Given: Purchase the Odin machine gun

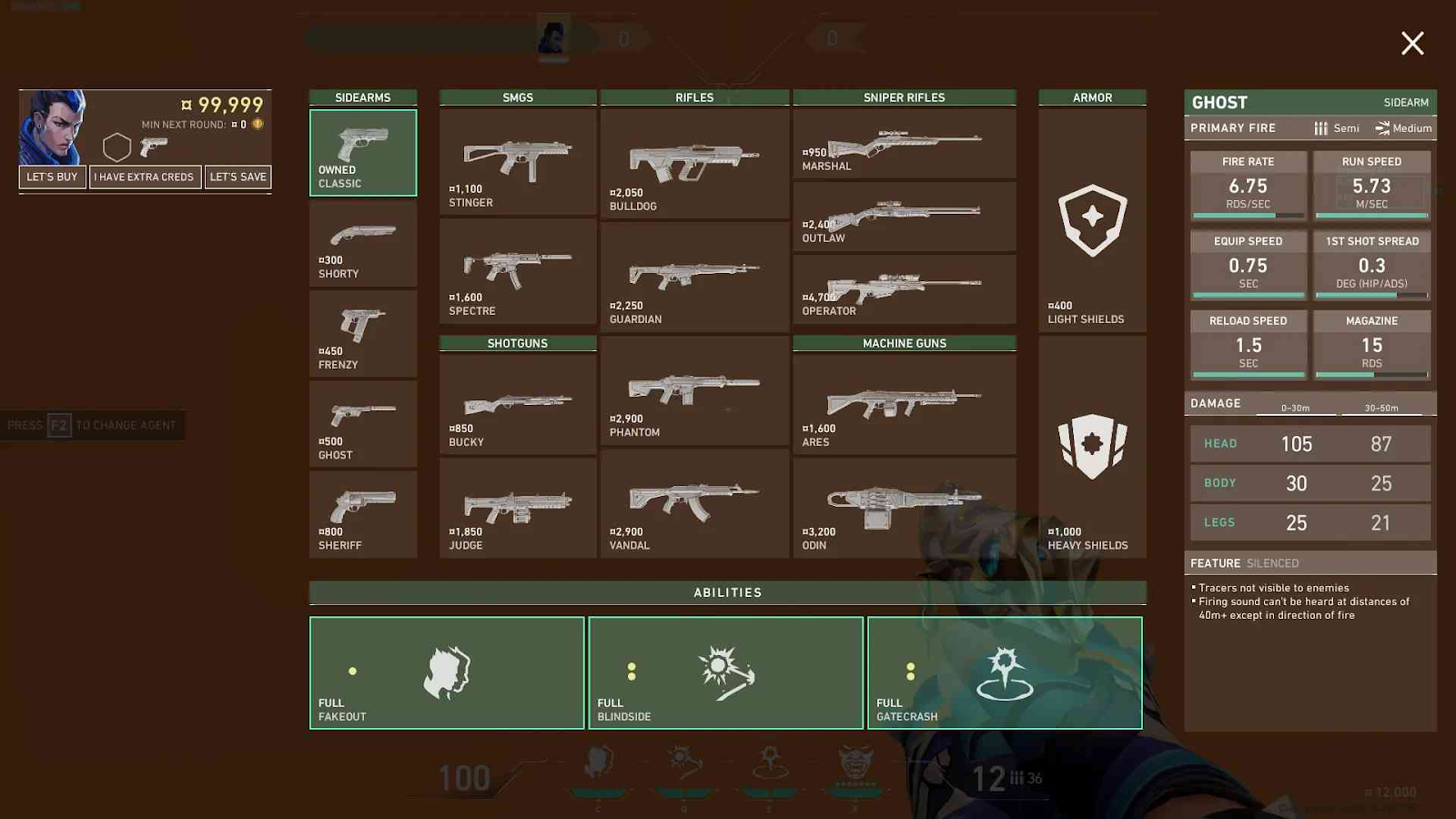Looking at the screenshot, I should pyautogui.click(x=904, y=508).
